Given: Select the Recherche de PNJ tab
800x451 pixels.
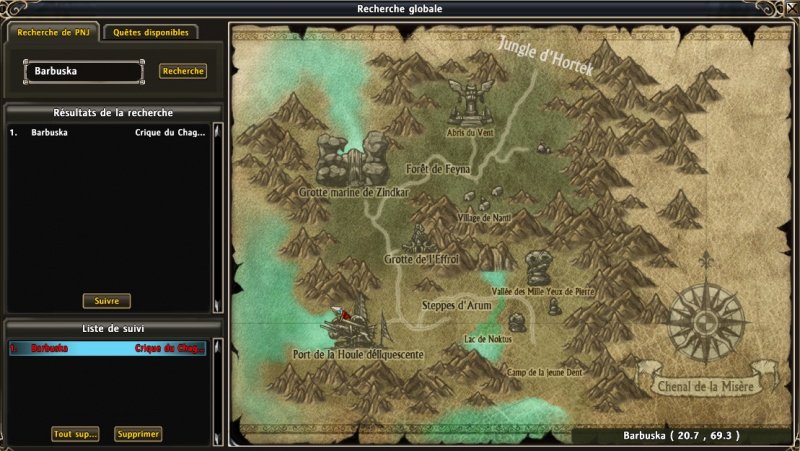Looking at the screenshot, I should [x=53, y=32].
